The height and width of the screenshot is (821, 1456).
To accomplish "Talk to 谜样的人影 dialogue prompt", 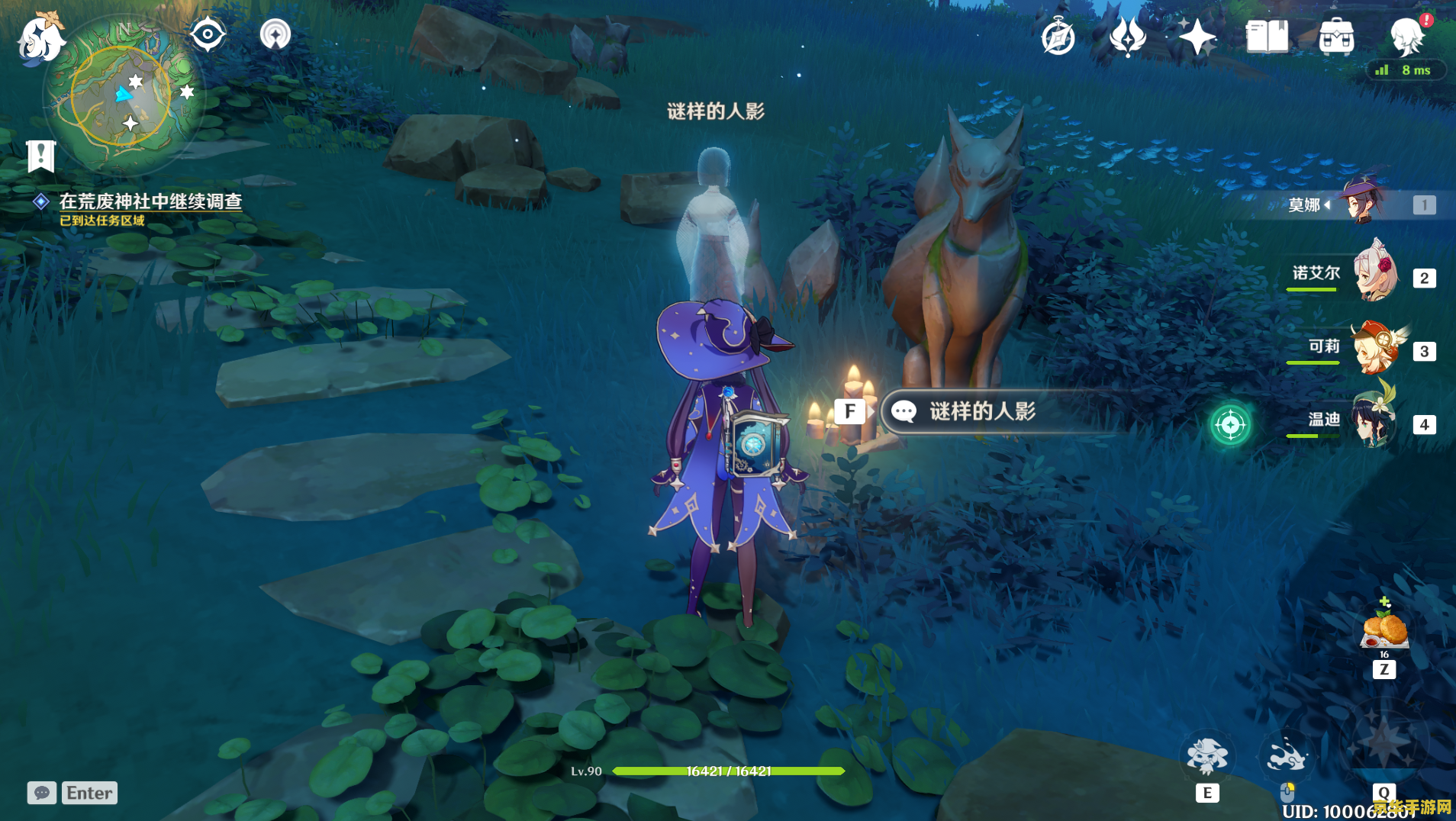I will [981, 412].
